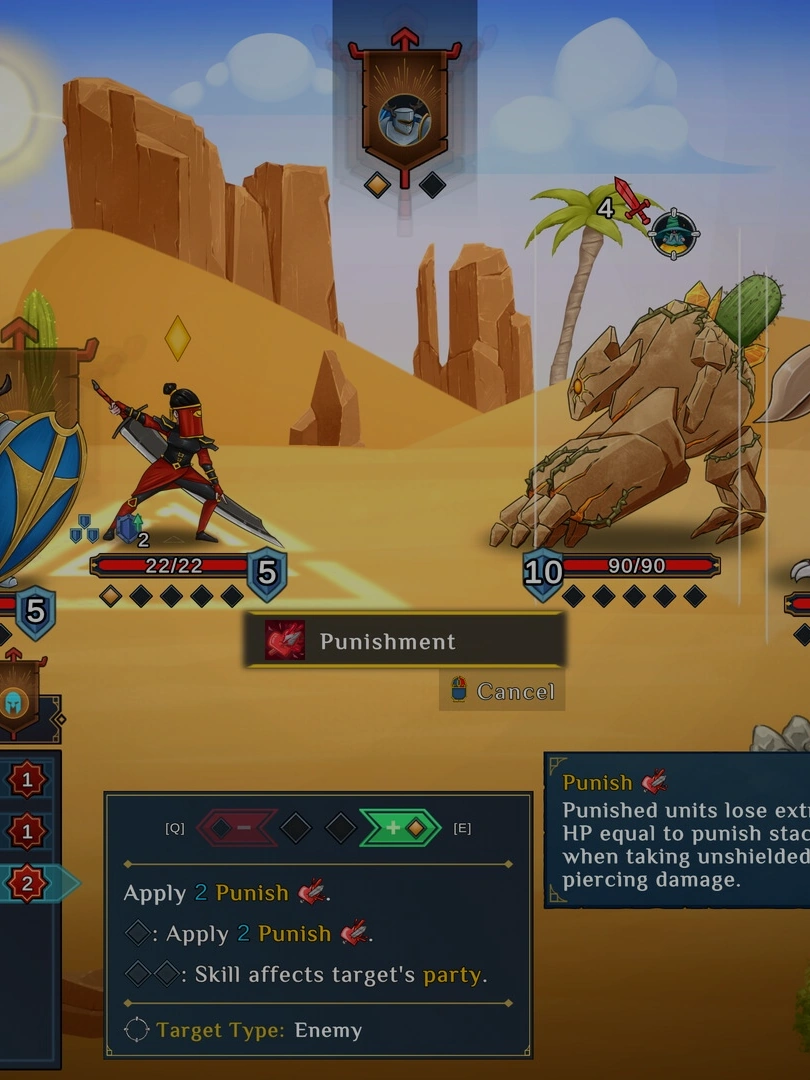Image resolution: width=810 pixels, height=1080 pixels.
Task: Click the Punishment skill name bar
Action: click(405, 641)
